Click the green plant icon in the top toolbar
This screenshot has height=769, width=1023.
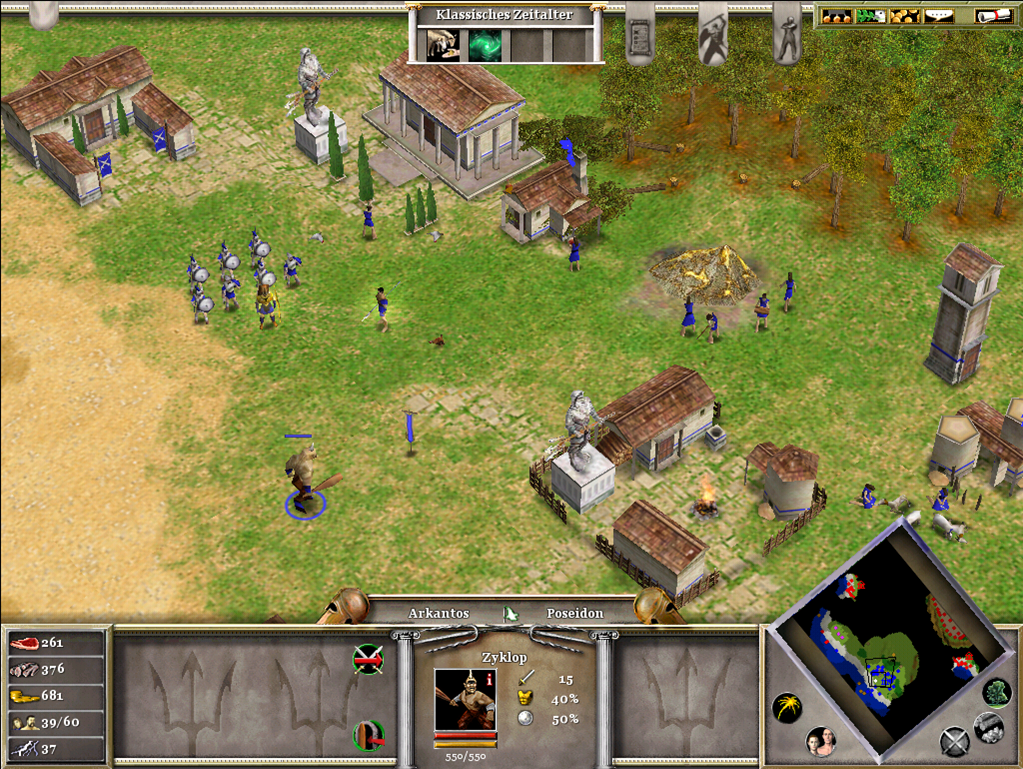click(870, 17)
